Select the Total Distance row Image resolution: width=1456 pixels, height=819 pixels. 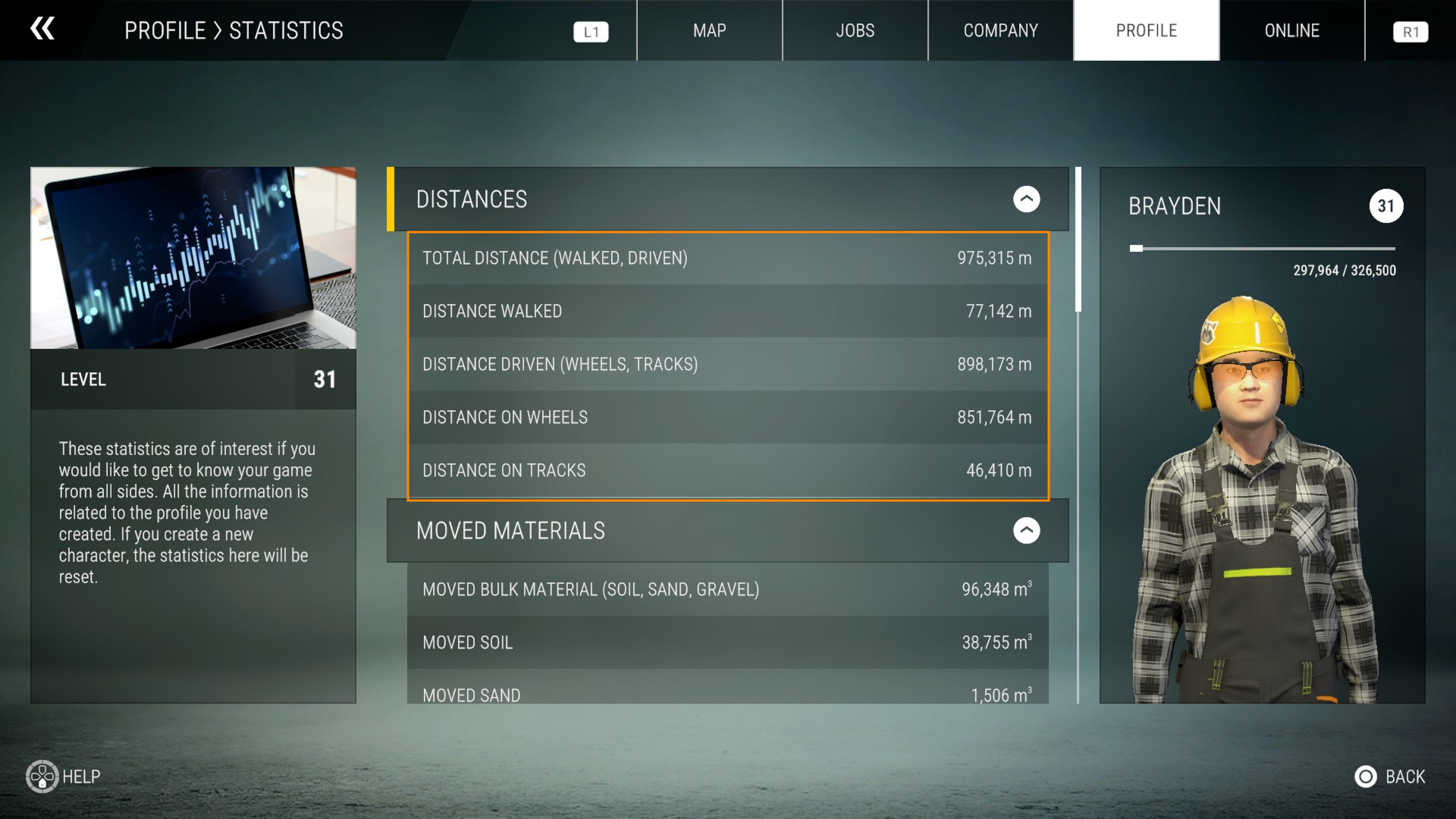pyautogui.click(x=727, y=259)
